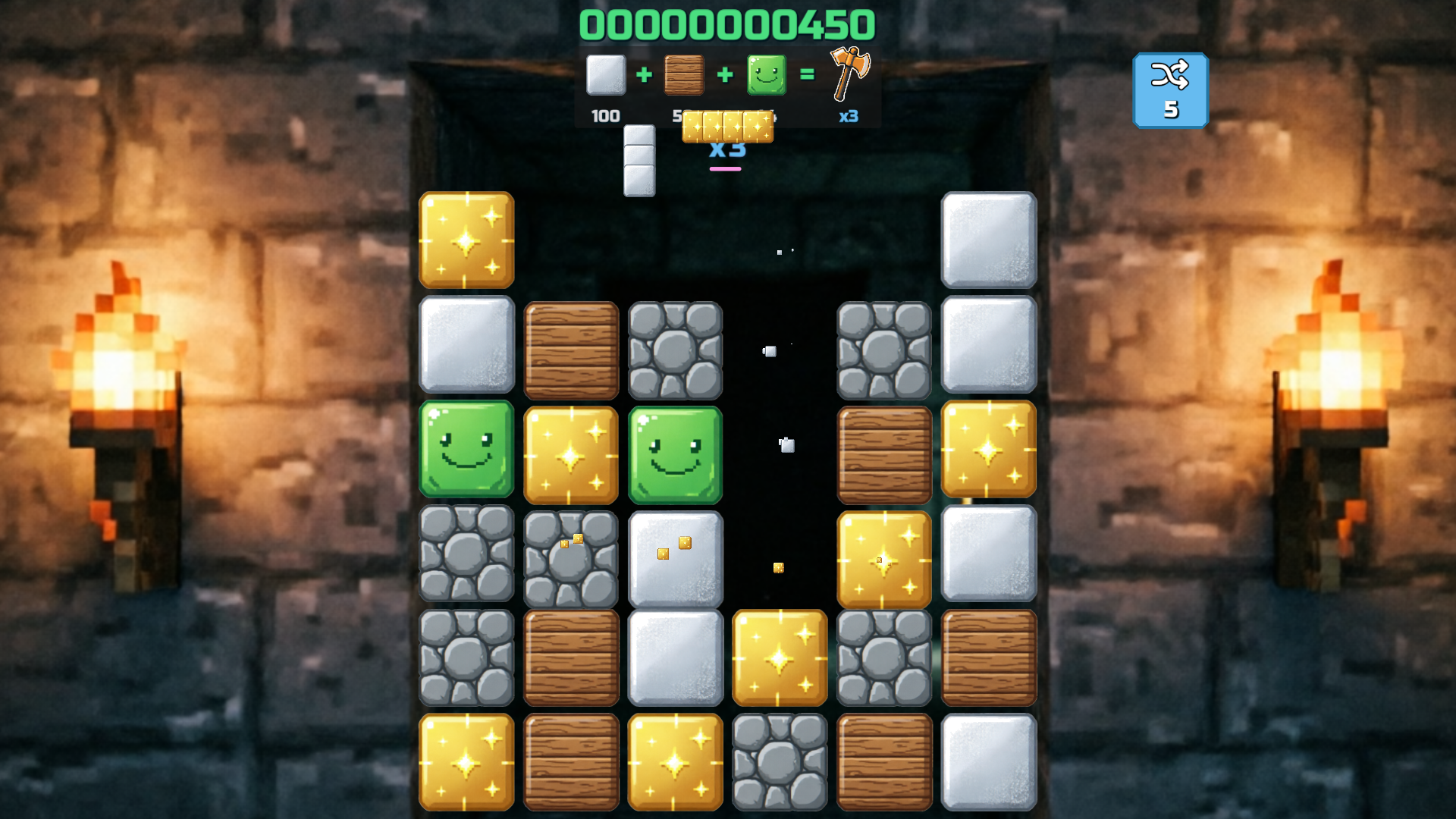Click the wood block in the bottom-right area
Image resolution: width=1456 pixels, height=819 pixels.
click(989, 658)
